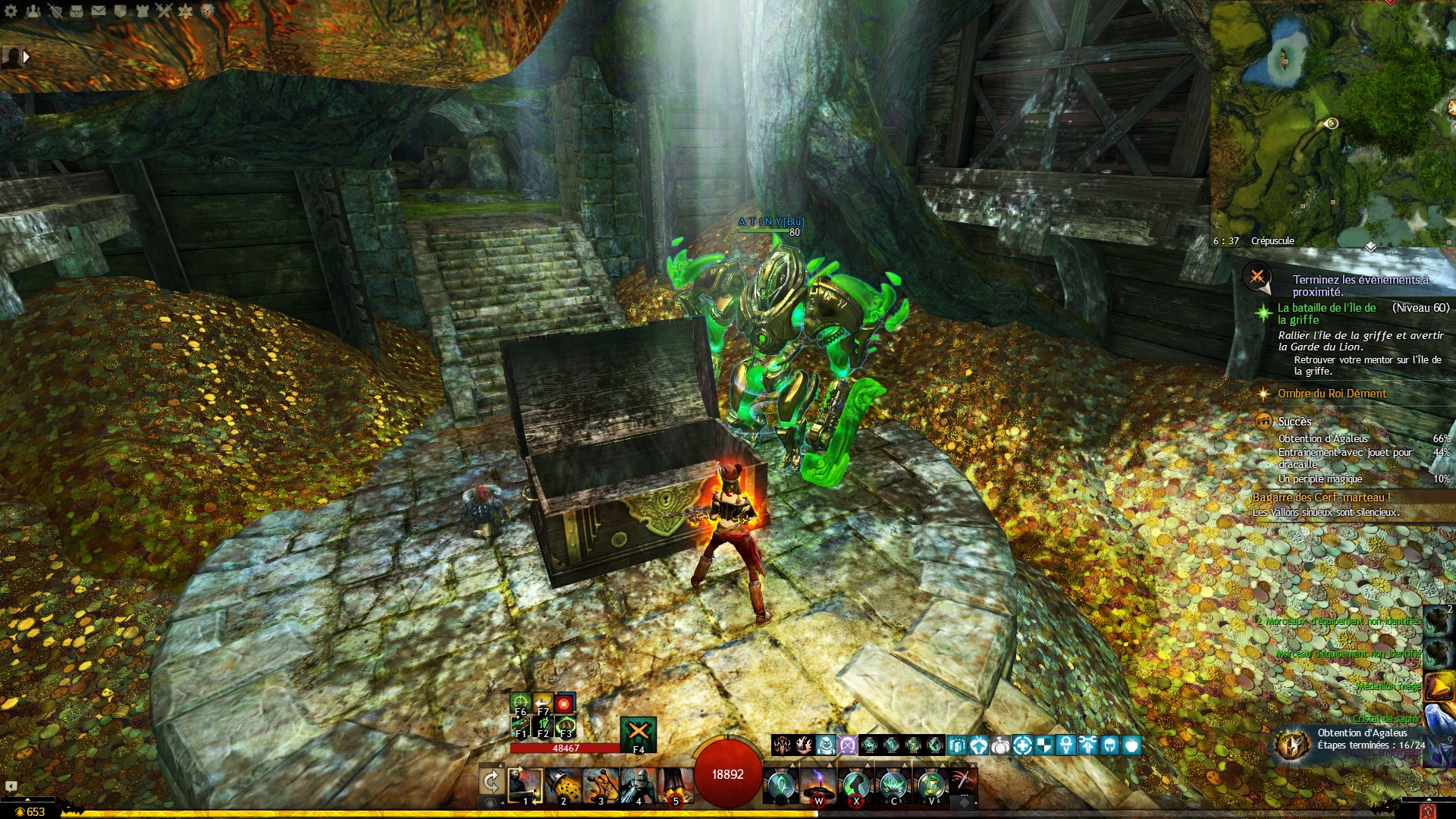Image resolution: width=1456 pixels, height=819 pixels.
Task: Use the mortar shell skill in slot 2
Action: tap(563, 786)
